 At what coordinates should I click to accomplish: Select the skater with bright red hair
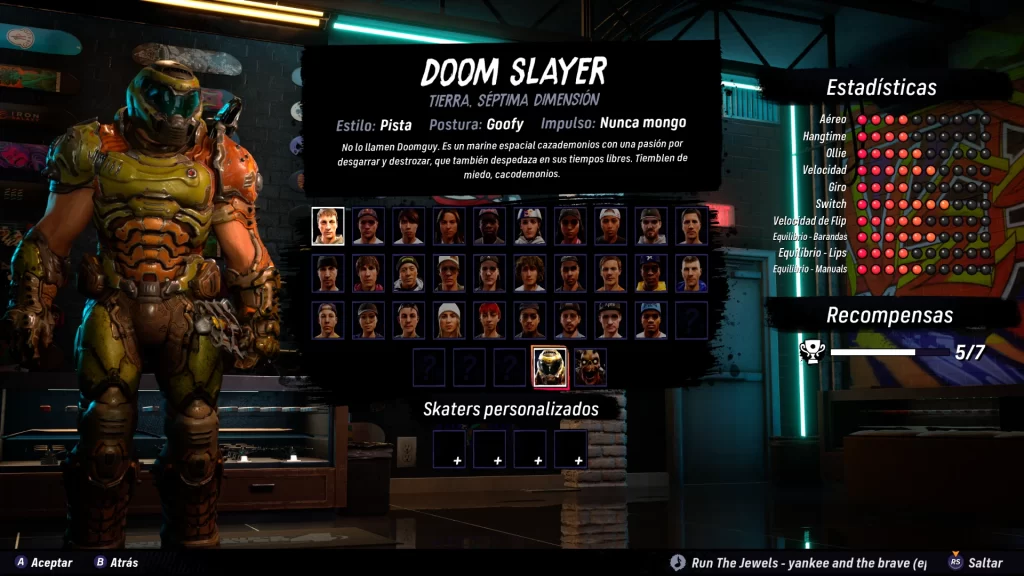pos(489,320)
